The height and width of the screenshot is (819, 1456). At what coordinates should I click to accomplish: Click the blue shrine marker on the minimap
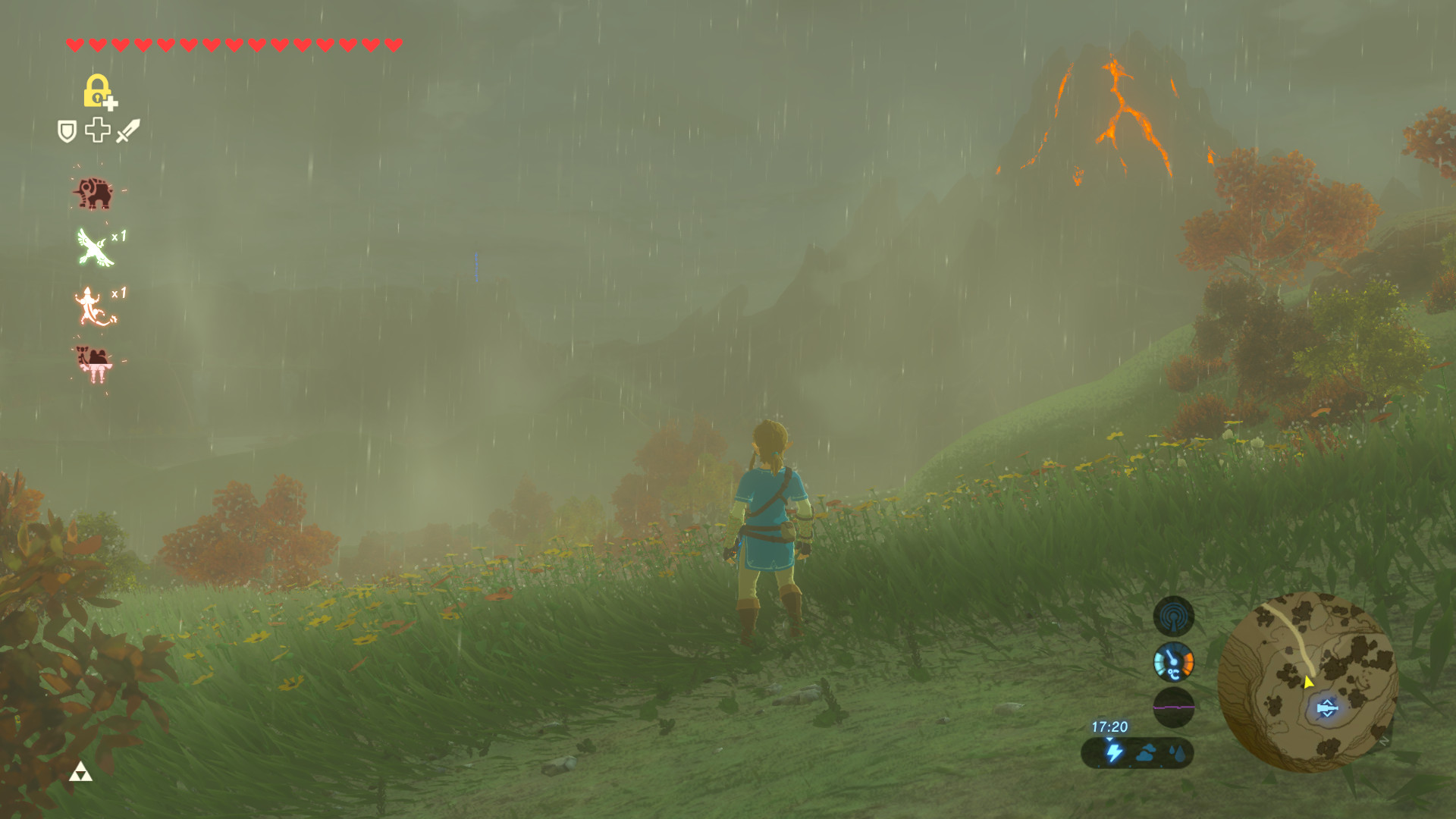1326,706
